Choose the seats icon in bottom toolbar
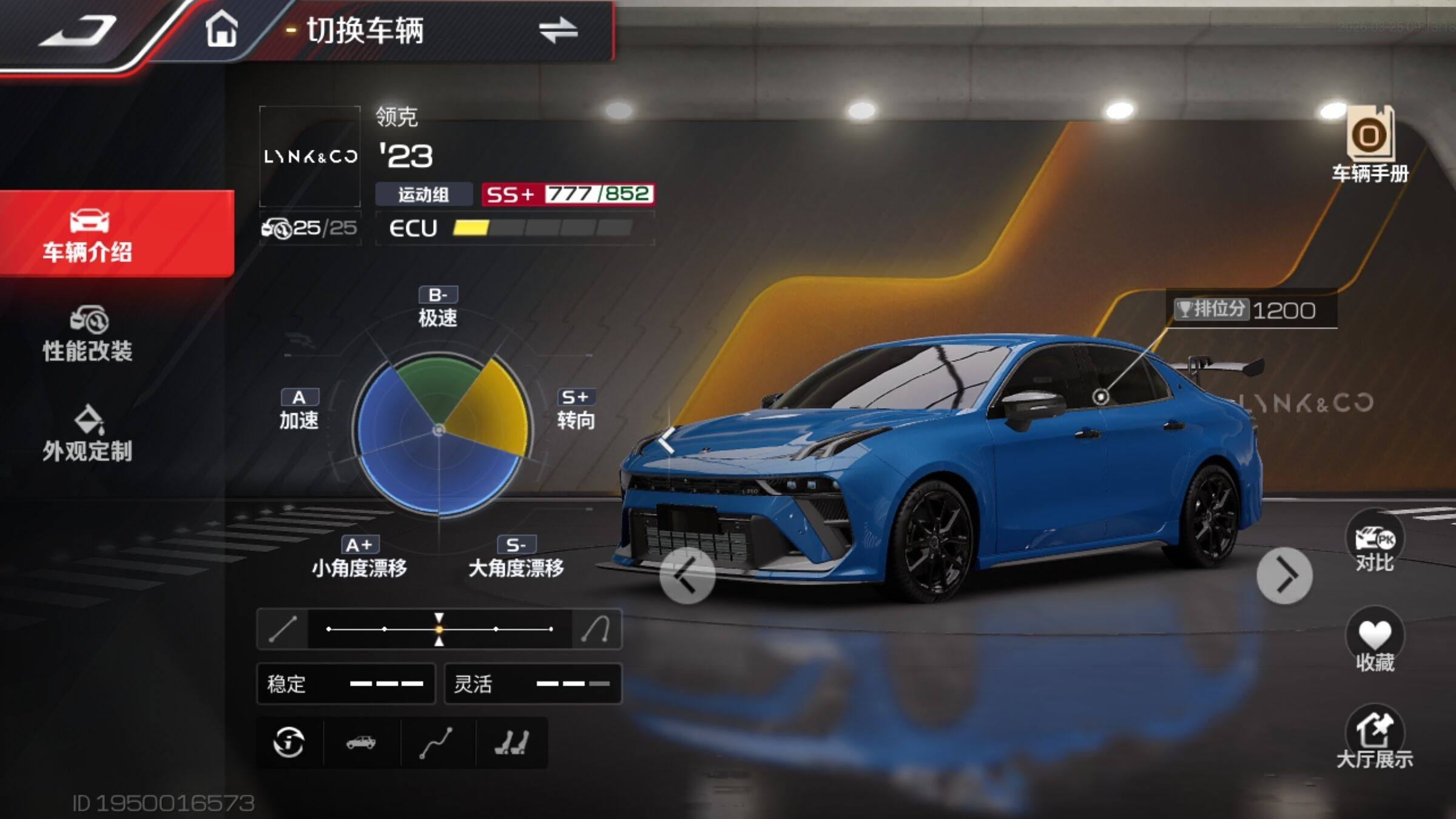 coord(511,742)
